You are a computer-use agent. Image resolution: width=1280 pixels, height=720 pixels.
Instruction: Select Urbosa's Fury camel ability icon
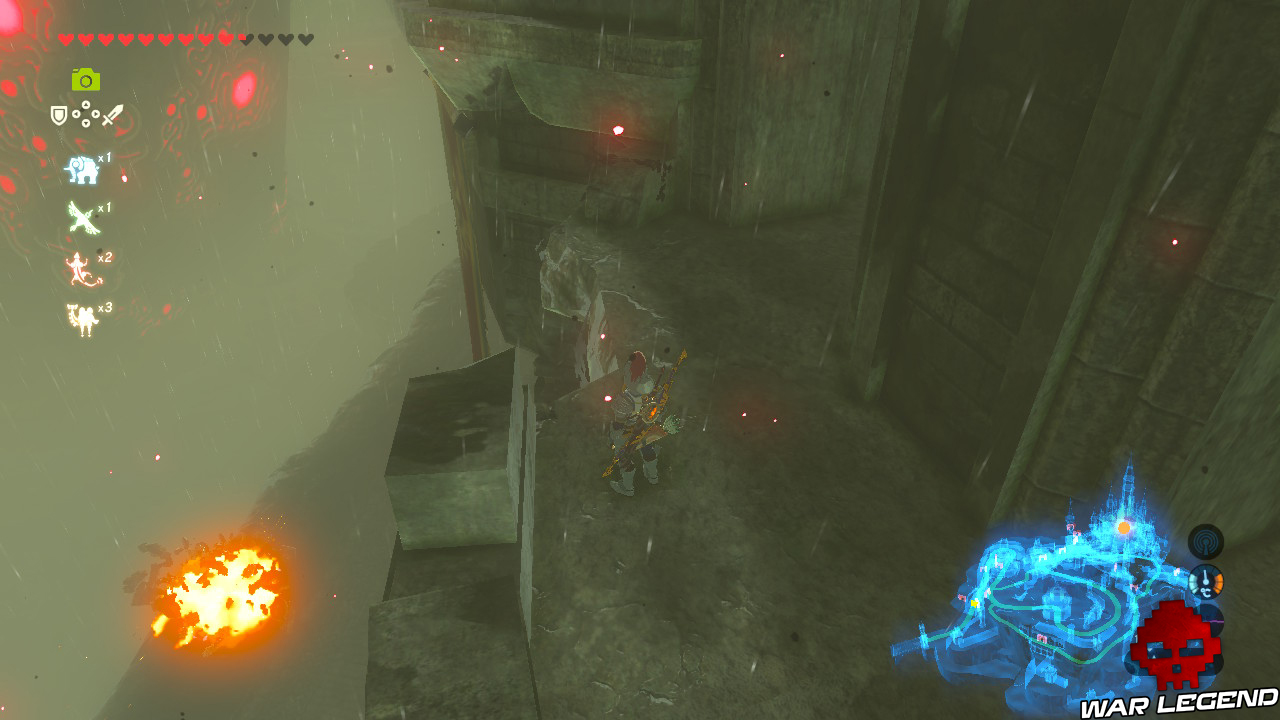point(80,318)
